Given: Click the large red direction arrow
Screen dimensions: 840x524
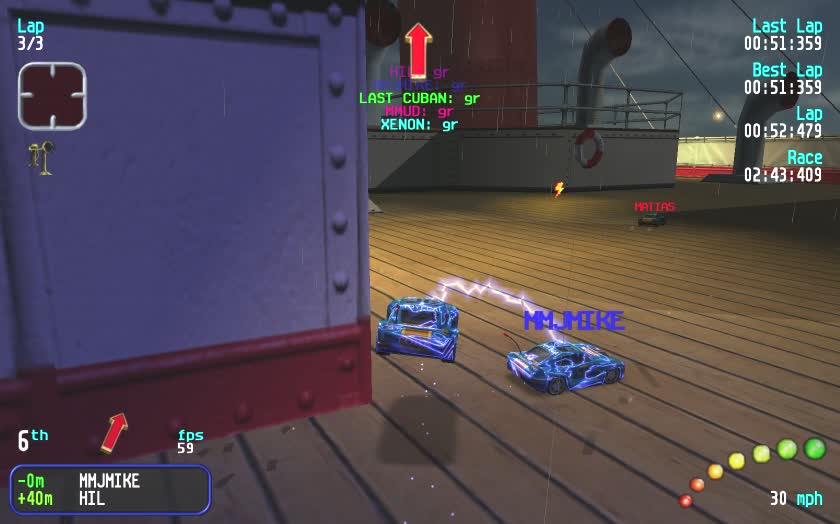Looking at the screenshot, I should click(418, 50).
